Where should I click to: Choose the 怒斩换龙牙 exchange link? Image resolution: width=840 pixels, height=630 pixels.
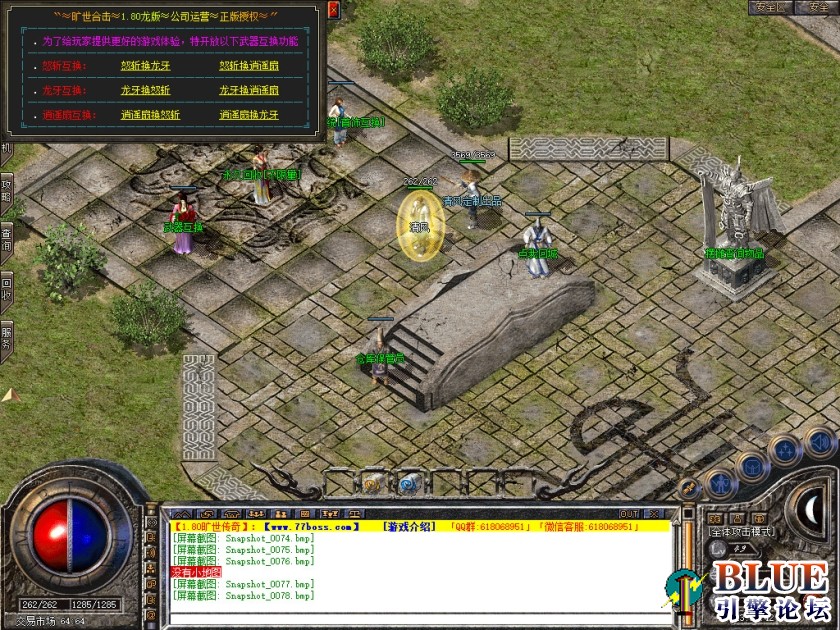[150, 66]
